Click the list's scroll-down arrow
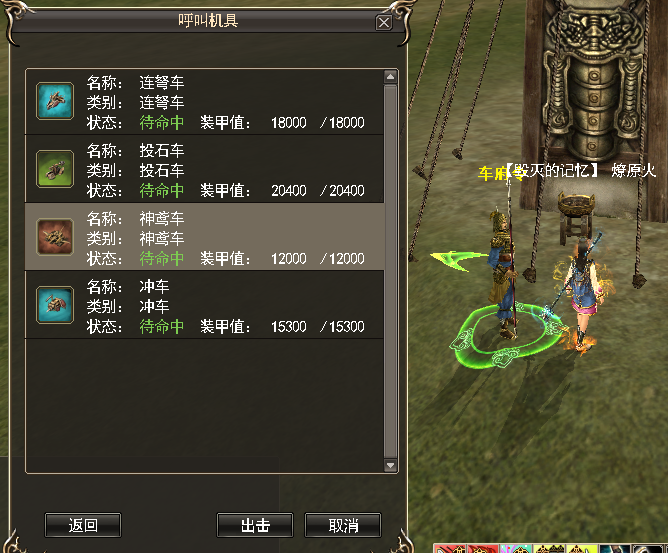The height and width of the screenshot is (553, 668). 391,465
